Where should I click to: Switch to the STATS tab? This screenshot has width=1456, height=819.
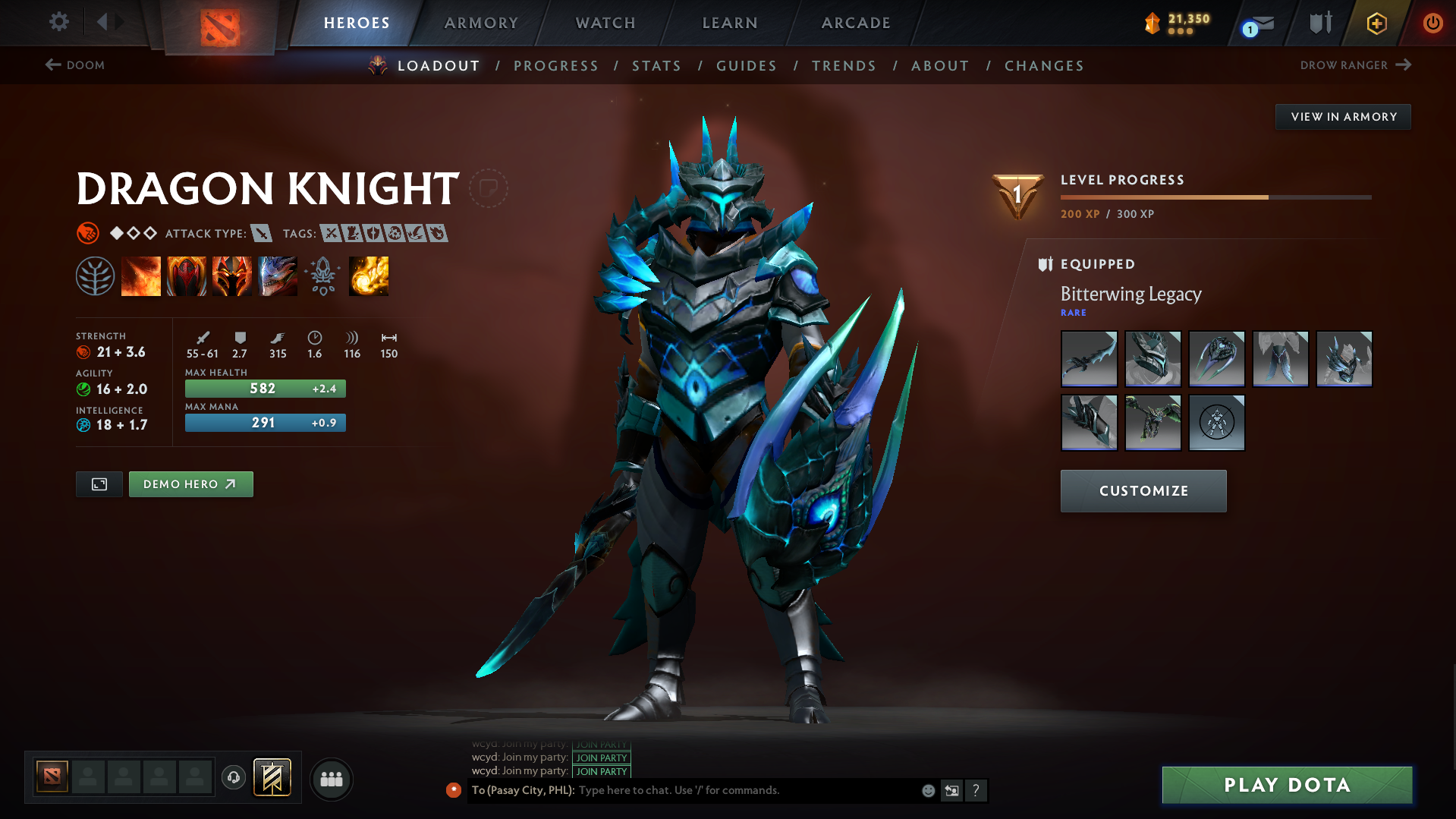point(656,66)
